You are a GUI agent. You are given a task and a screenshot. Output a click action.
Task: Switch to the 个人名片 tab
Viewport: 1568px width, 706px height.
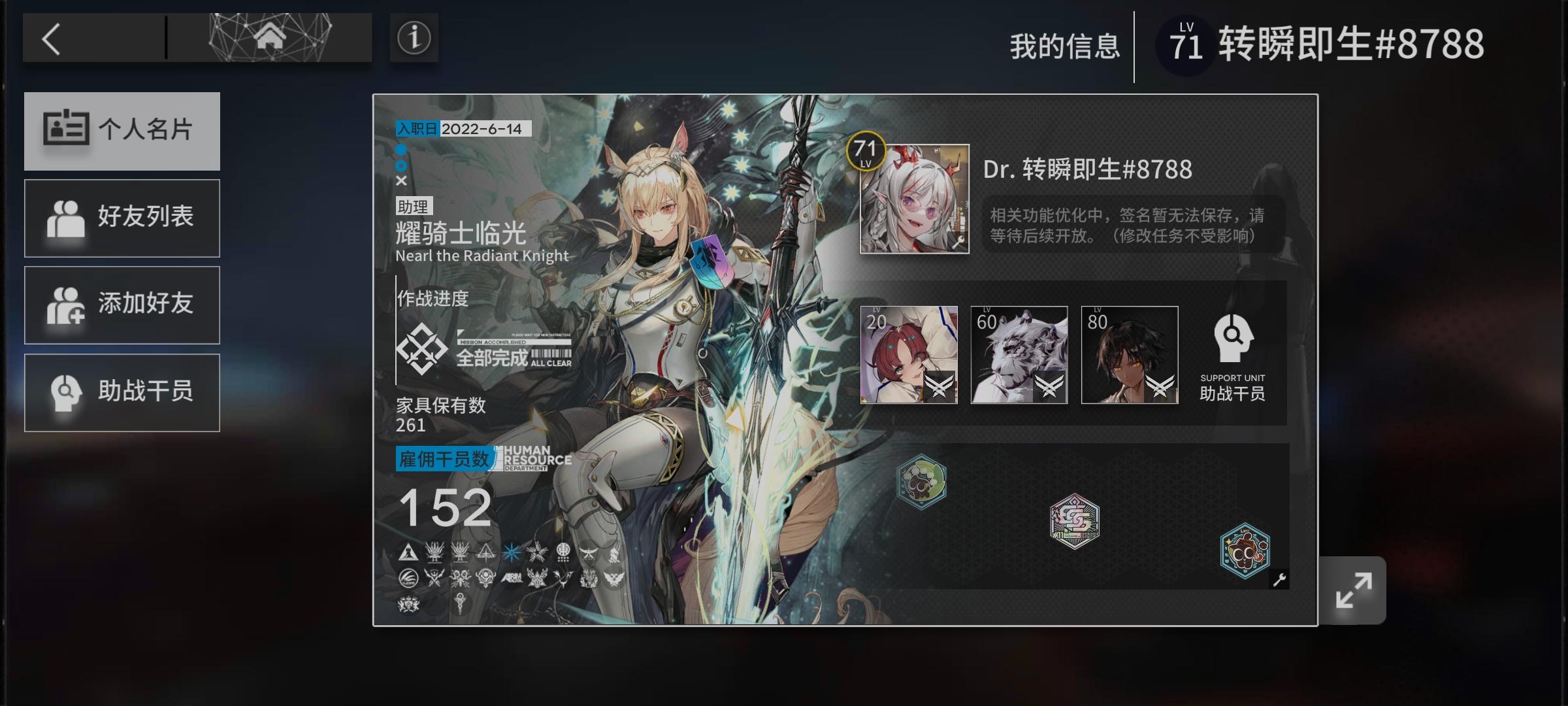(x=122, y=131)
